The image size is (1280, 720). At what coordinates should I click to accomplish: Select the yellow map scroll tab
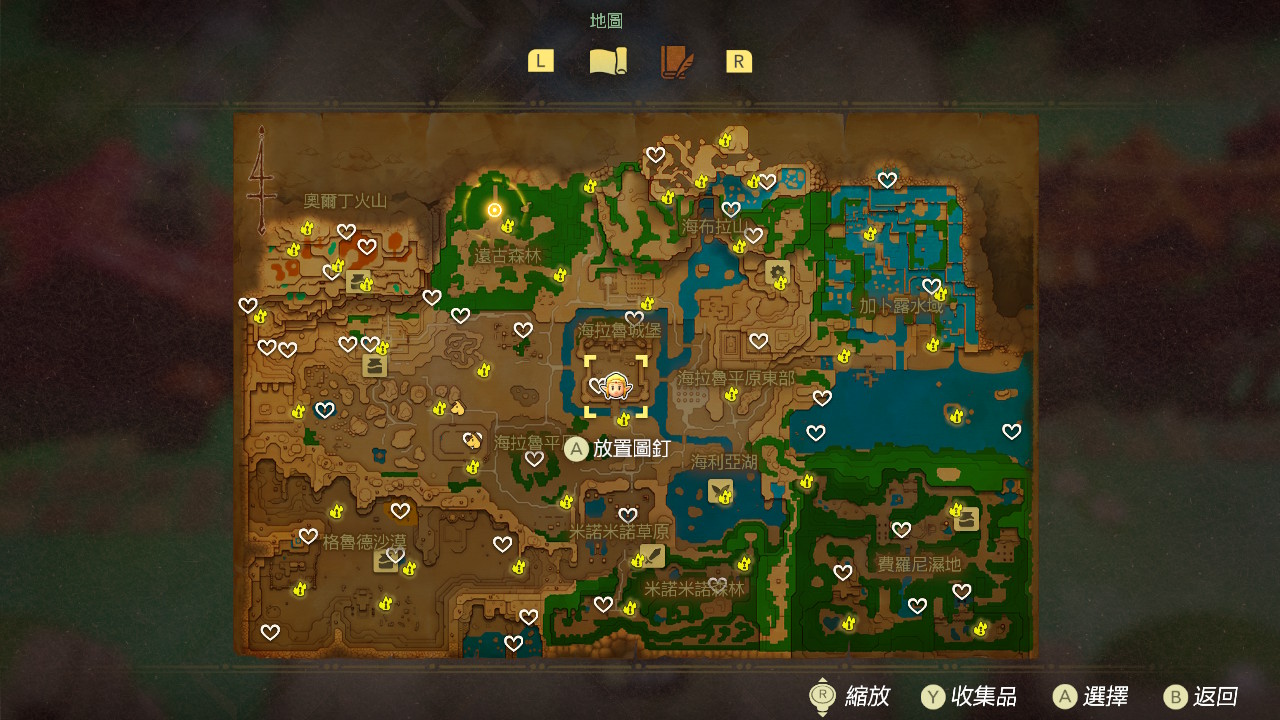click(607, 62)
